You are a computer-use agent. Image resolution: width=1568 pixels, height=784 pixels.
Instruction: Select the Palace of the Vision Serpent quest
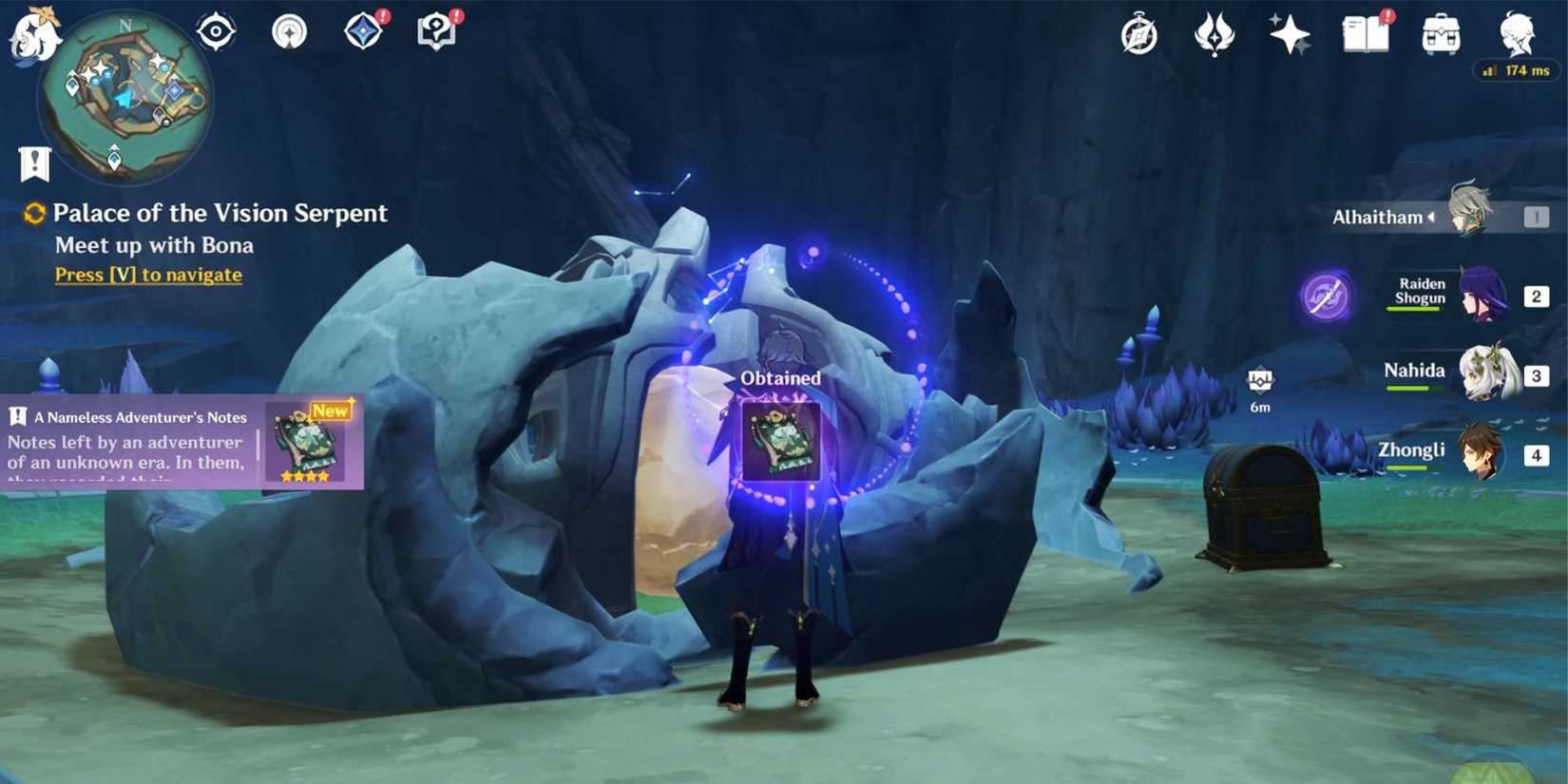click(x=220, y=213)
